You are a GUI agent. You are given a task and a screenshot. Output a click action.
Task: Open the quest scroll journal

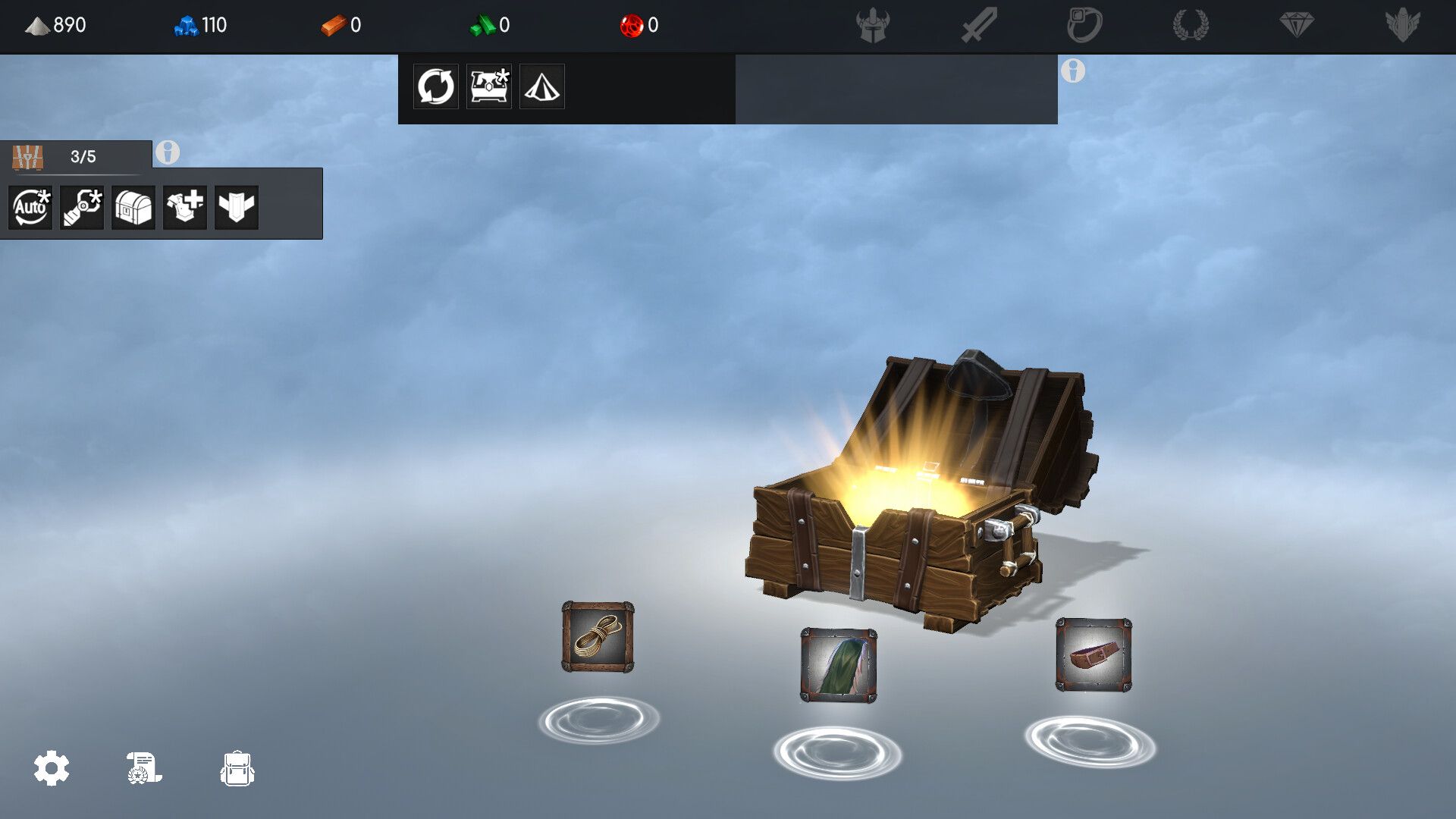click(143, 768)
